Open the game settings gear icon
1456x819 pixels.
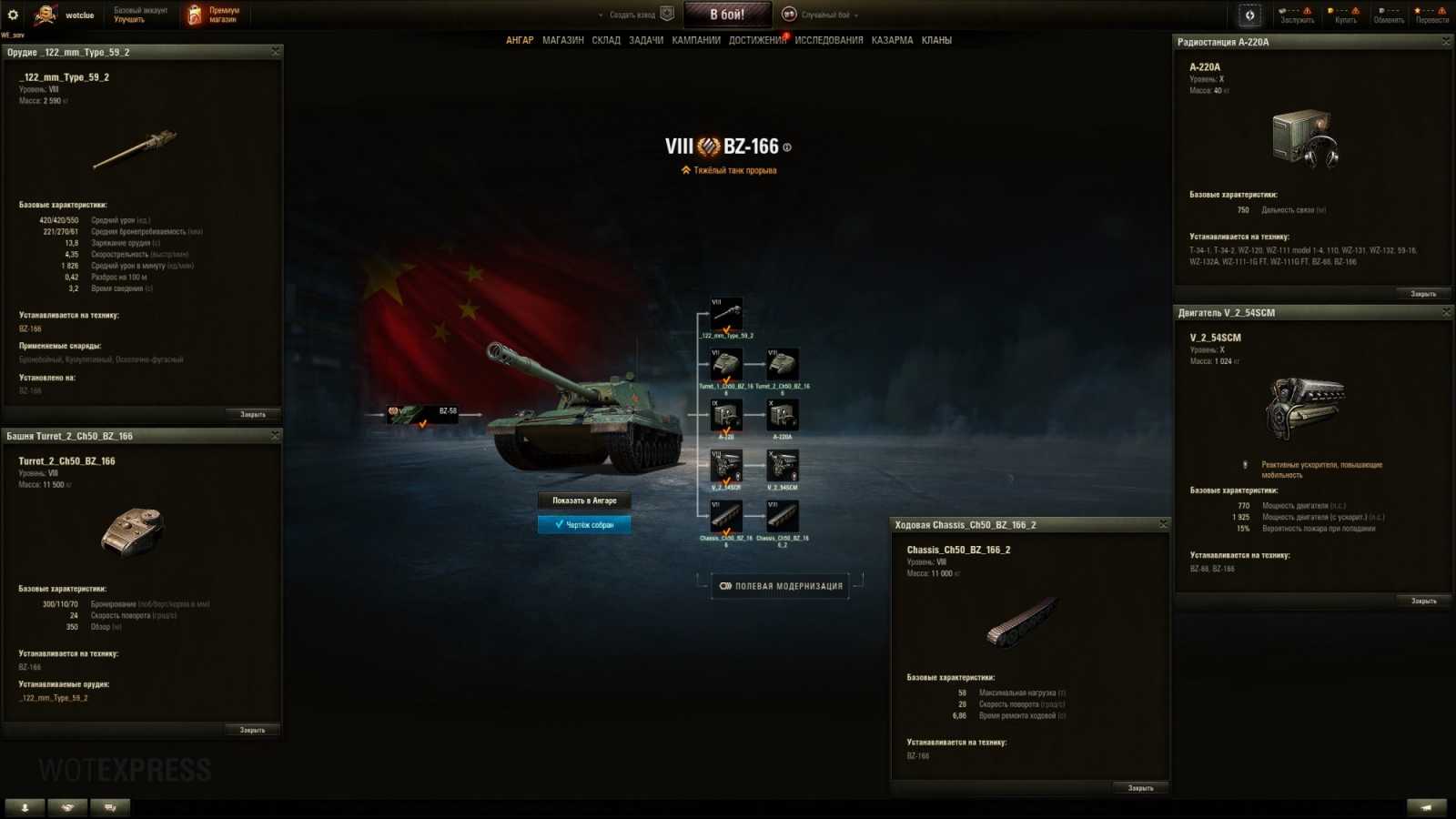[x=12, y=14]
